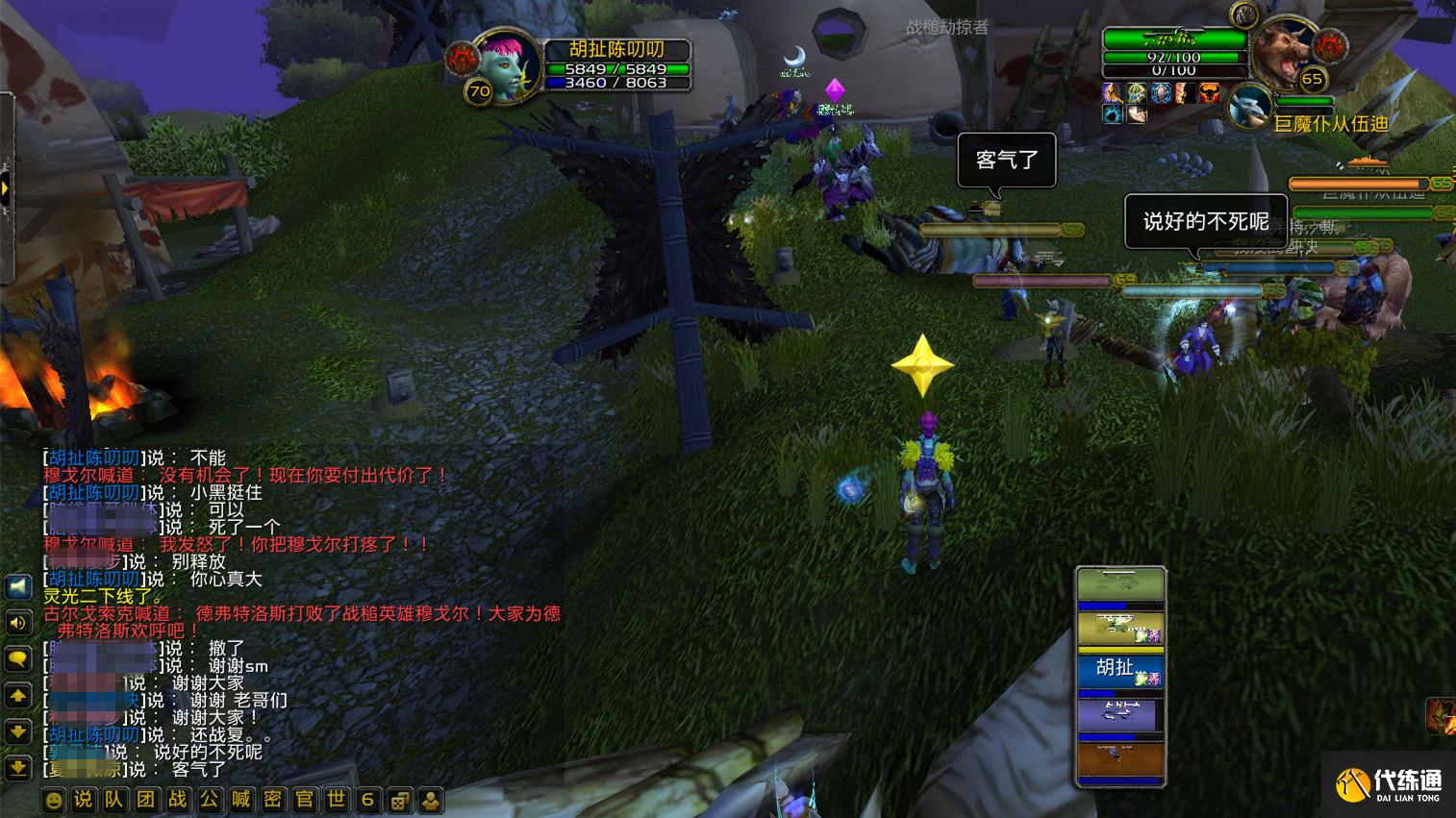Open the speech bubble chat menu button

click(x=18, y=658)
